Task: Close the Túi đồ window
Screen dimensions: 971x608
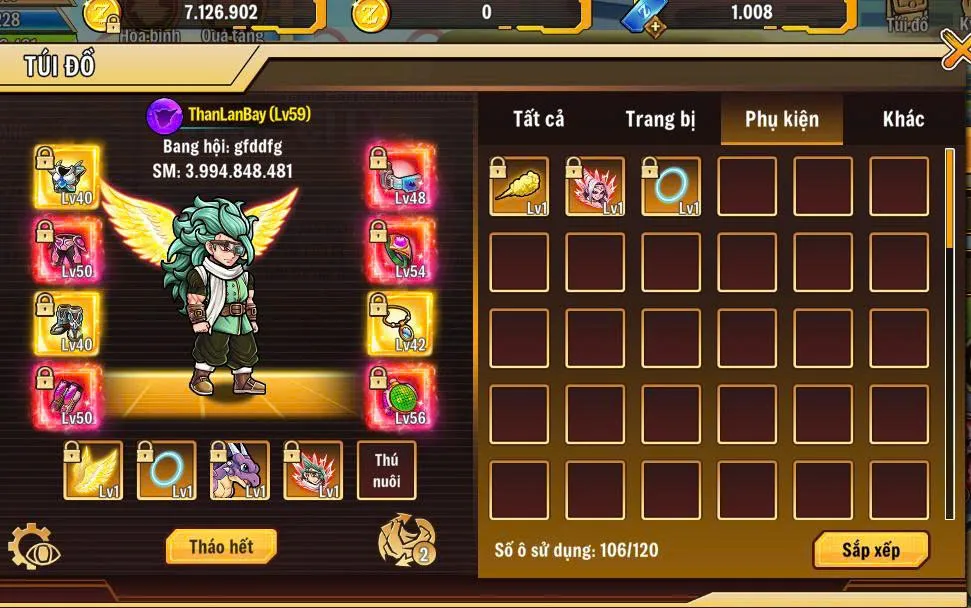Action: [x=956, y=52]
